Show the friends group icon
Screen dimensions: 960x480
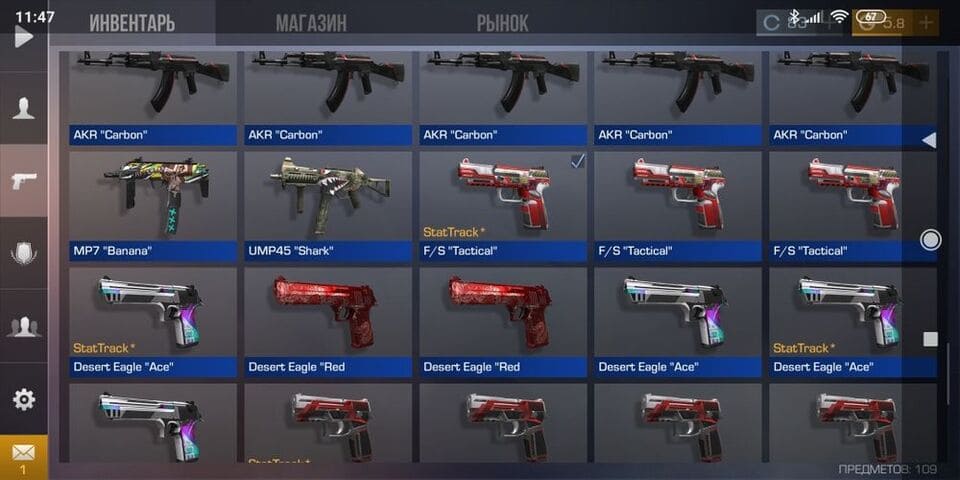(x=23, y=325)
